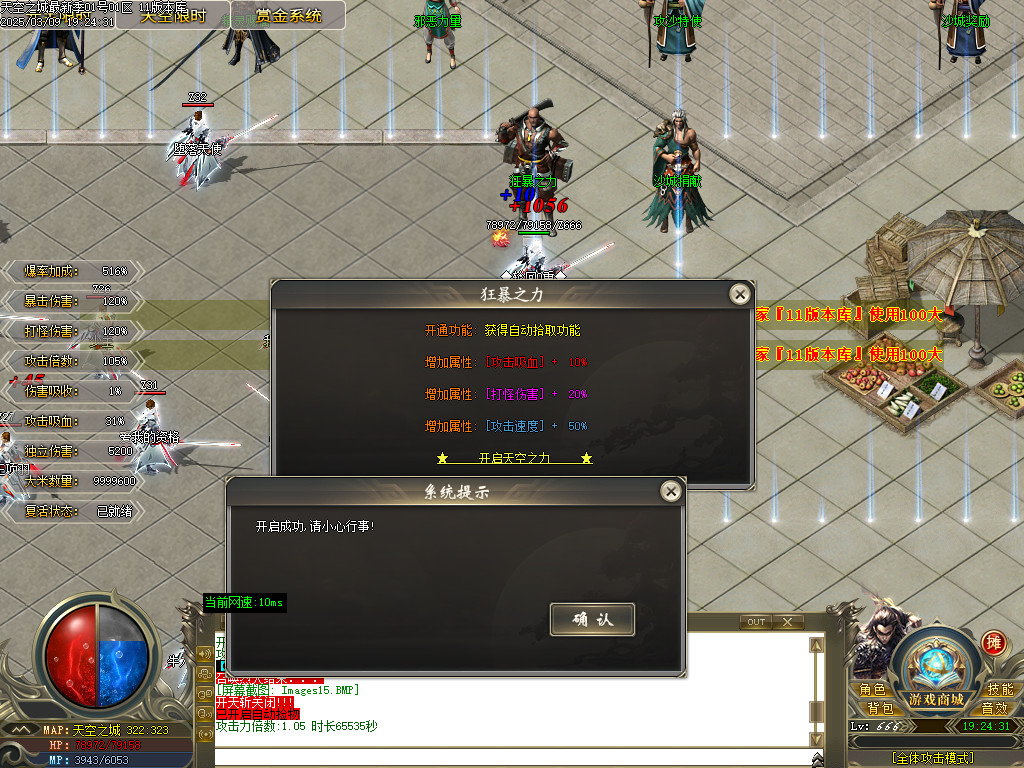Toggle the 全体攻击模式 attack mode
The height and width of the screenshot is (768, 1024).
pos(932,758)
